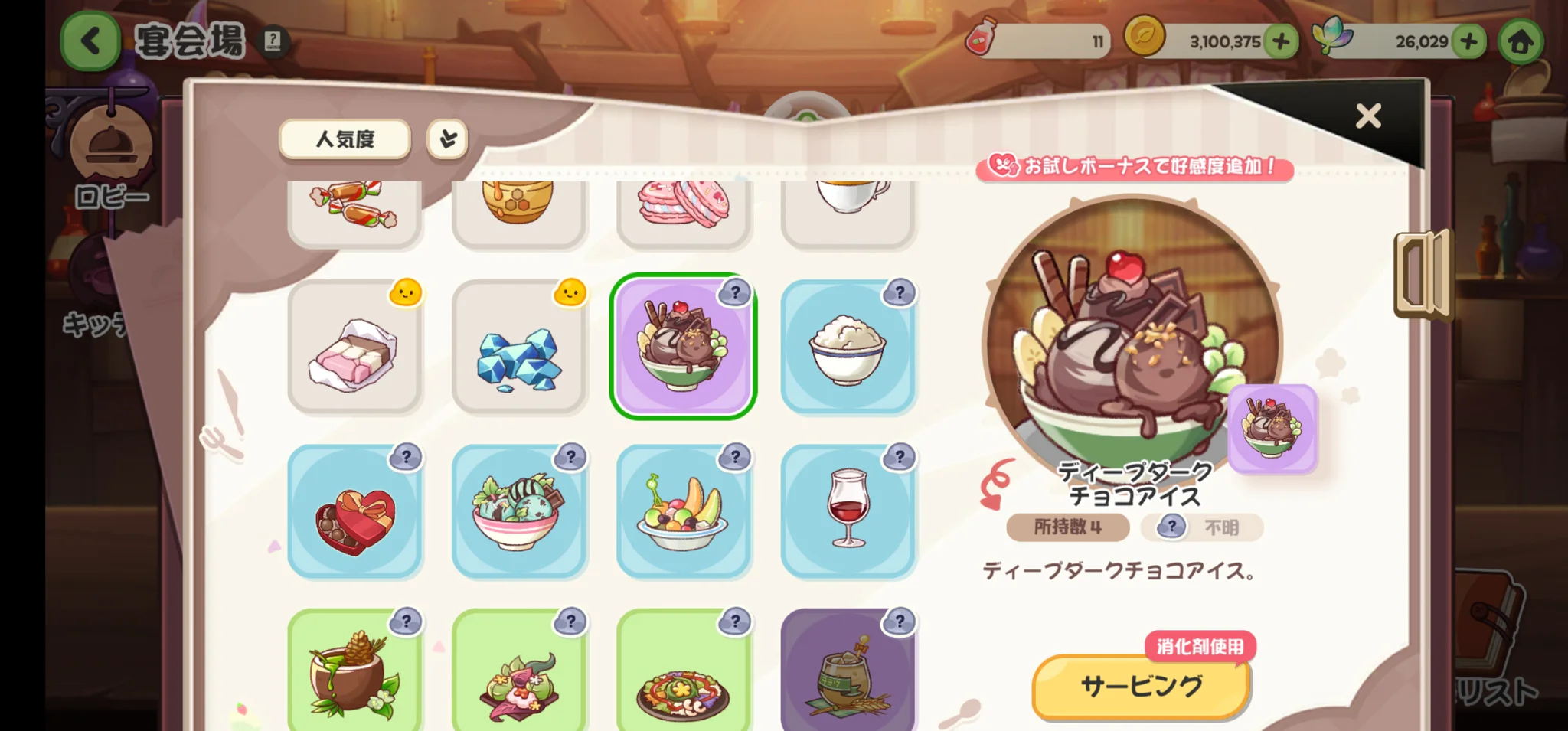Viewport: 1568px width, 731px height.
Task: Add more rainbow crystals
Action: 1468,41
